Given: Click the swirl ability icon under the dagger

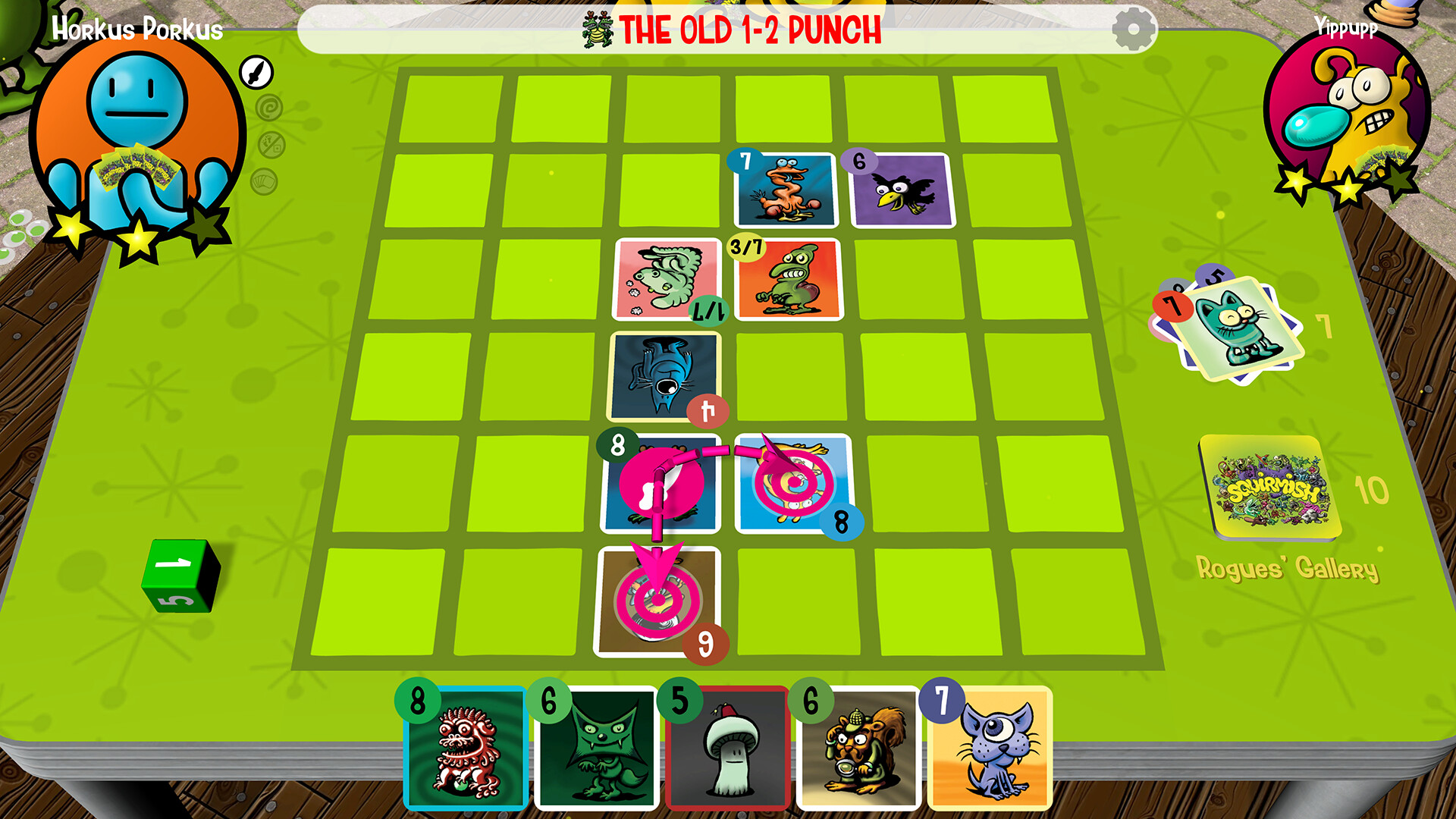Looking at the screenshot, I should click(270, 106).
